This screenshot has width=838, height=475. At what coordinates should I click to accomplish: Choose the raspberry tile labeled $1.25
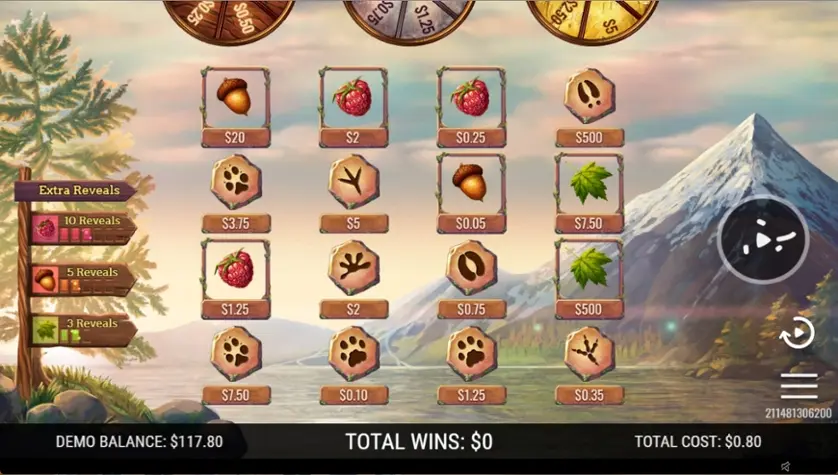tap(235, 268)
